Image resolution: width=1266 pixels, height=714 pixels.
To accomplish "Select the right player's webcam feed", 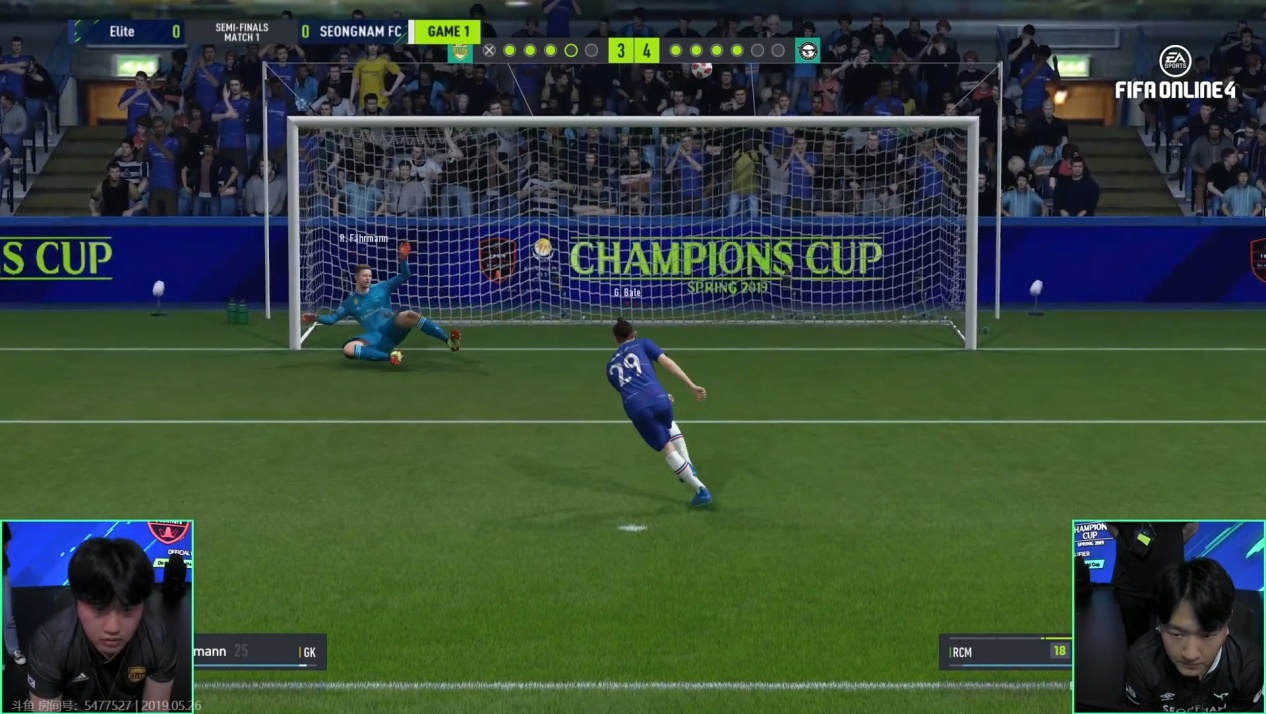I will [x=1168, y=615].
